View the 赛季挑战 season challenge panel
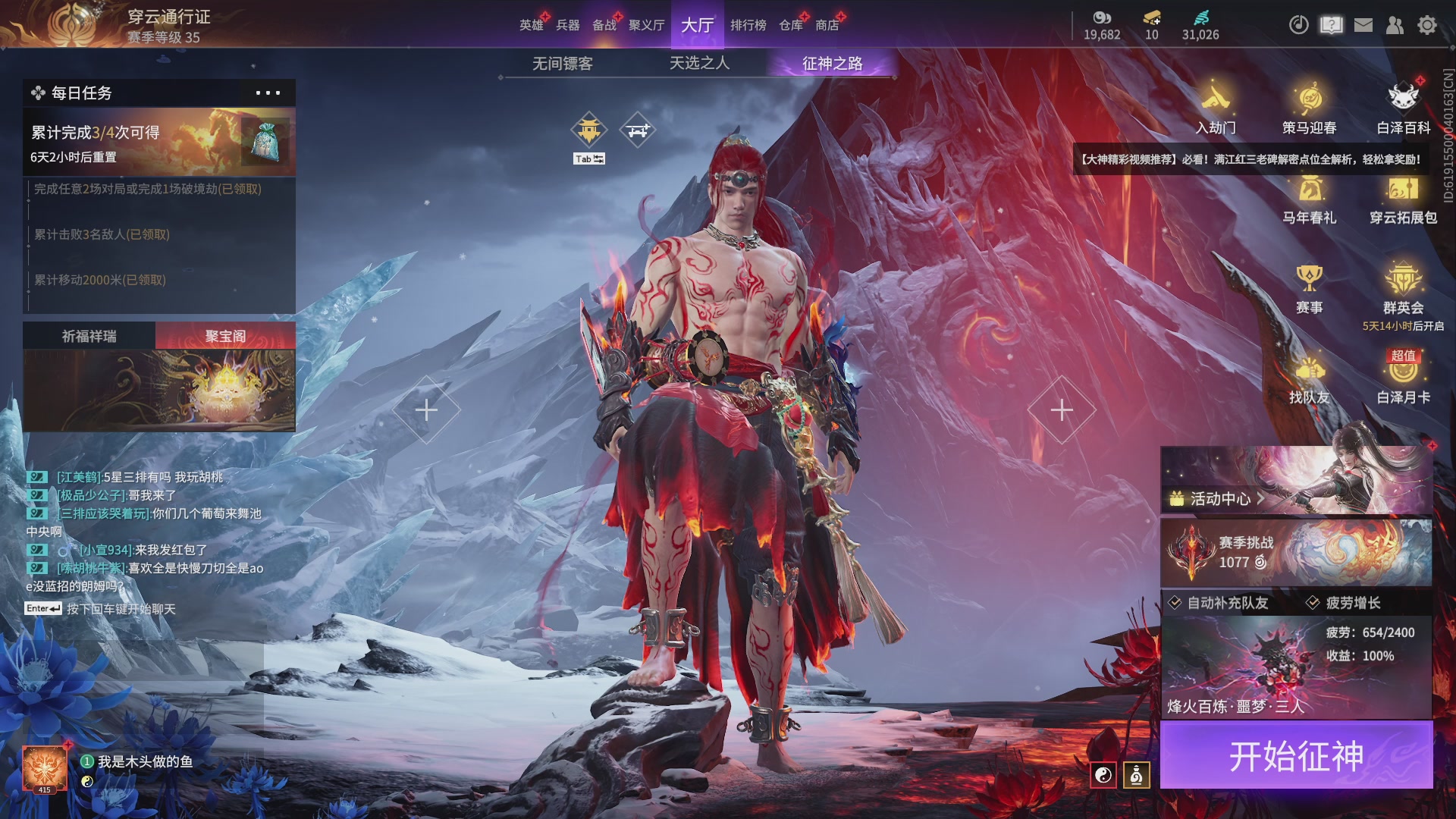 (x=1296, y=552)
